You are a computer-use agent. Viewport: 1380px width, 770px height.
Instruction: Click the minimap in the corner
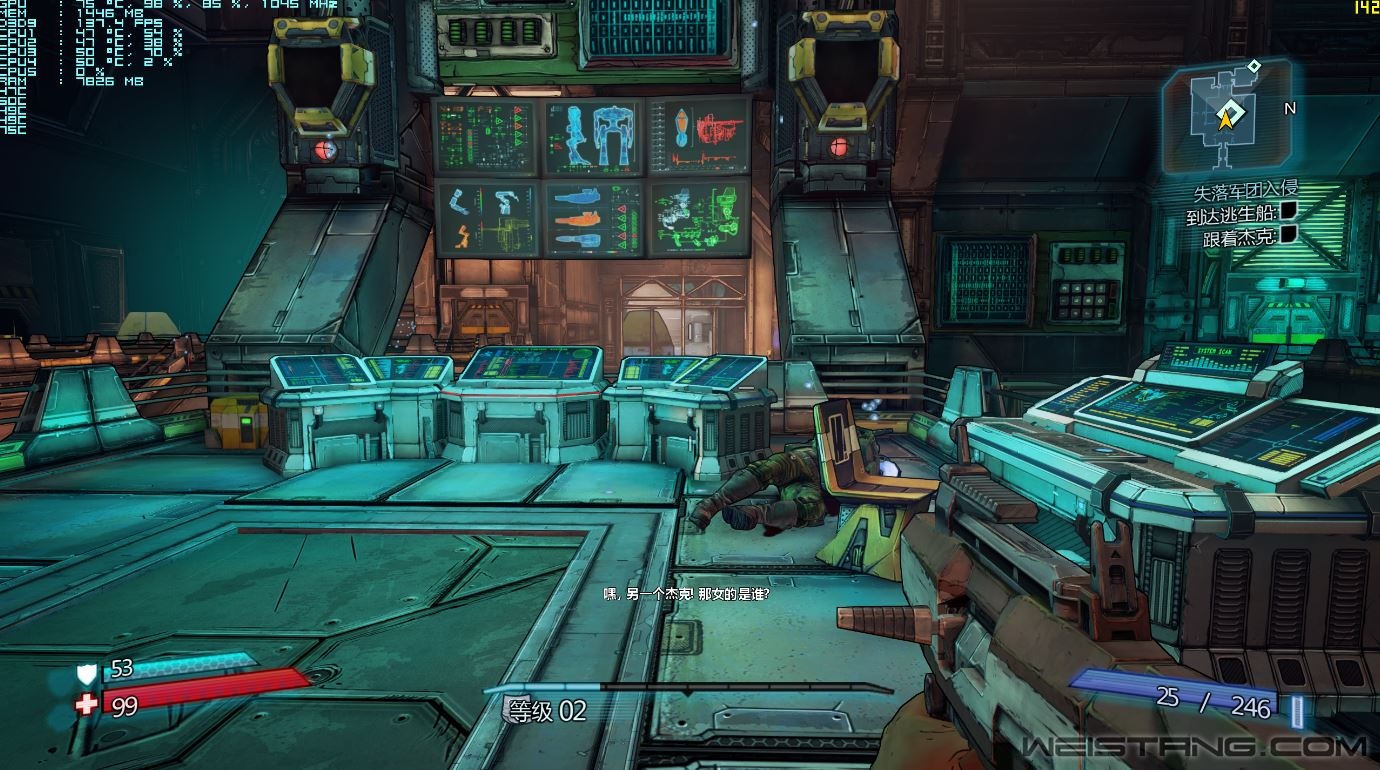pos(1225,117)
